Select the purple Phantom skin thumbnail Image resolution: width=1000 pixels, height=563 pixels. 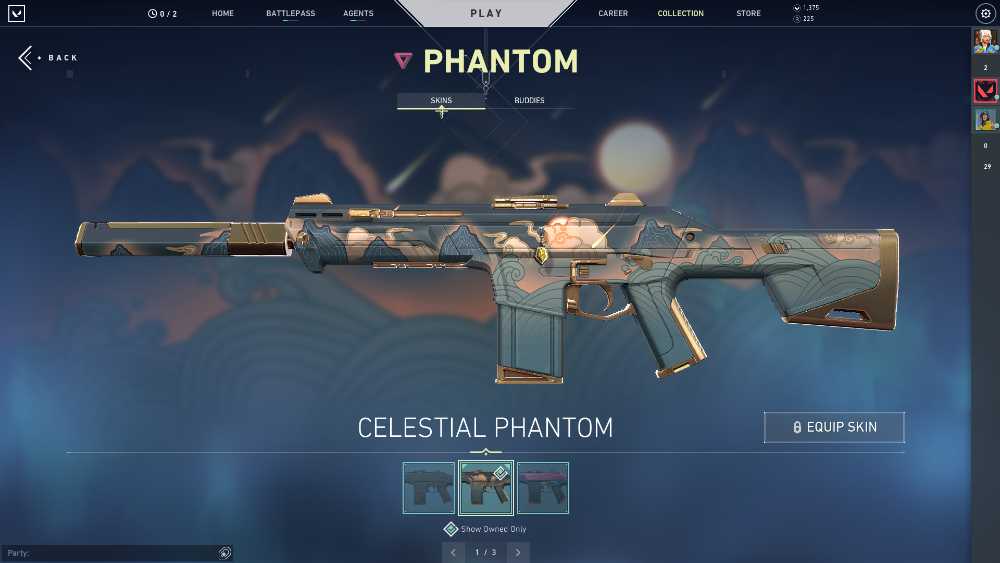pyautogui.click(x=543, y=488)
